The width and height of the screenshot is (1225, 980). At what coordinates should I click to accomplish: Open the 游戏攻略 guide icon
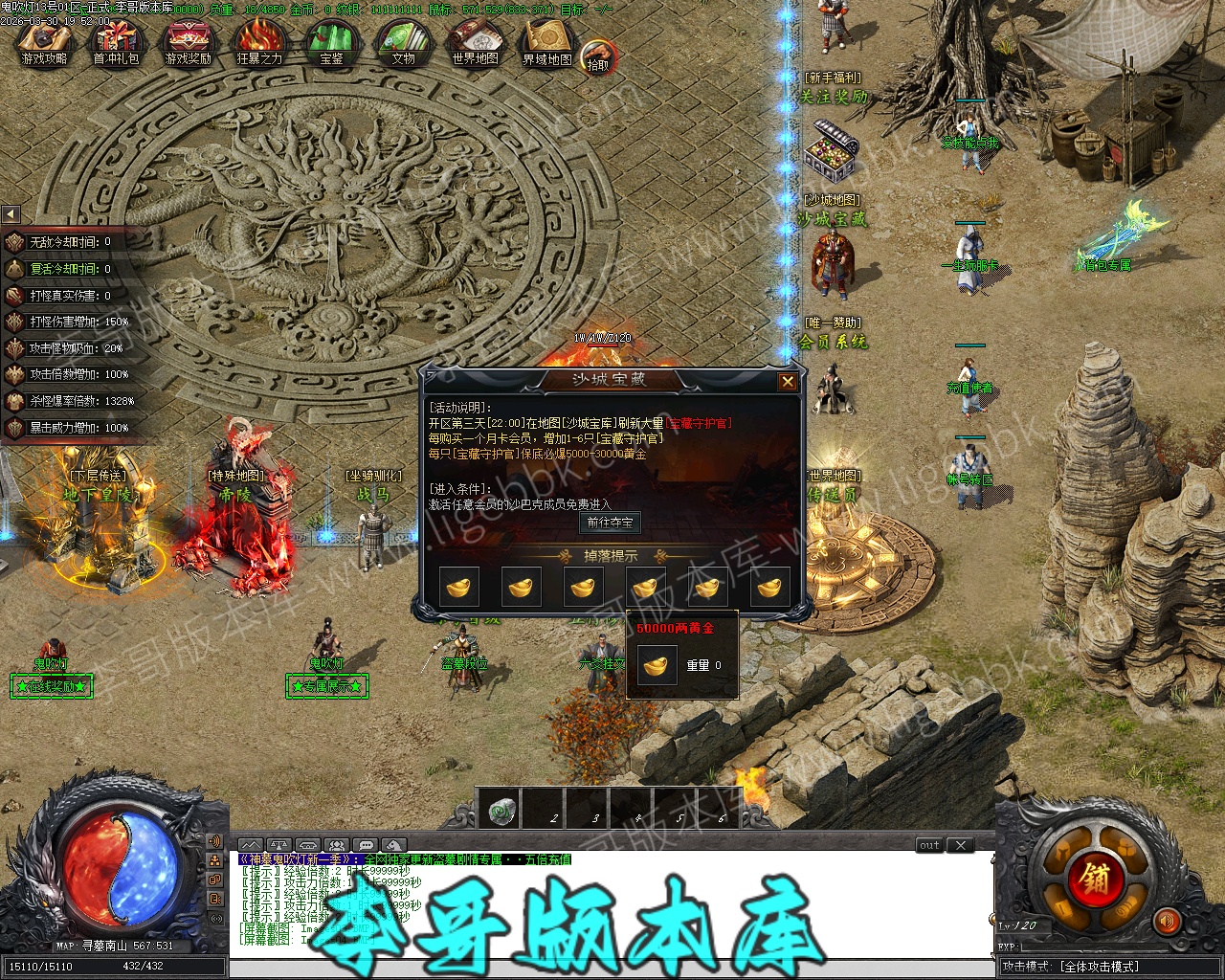[44, 44]
